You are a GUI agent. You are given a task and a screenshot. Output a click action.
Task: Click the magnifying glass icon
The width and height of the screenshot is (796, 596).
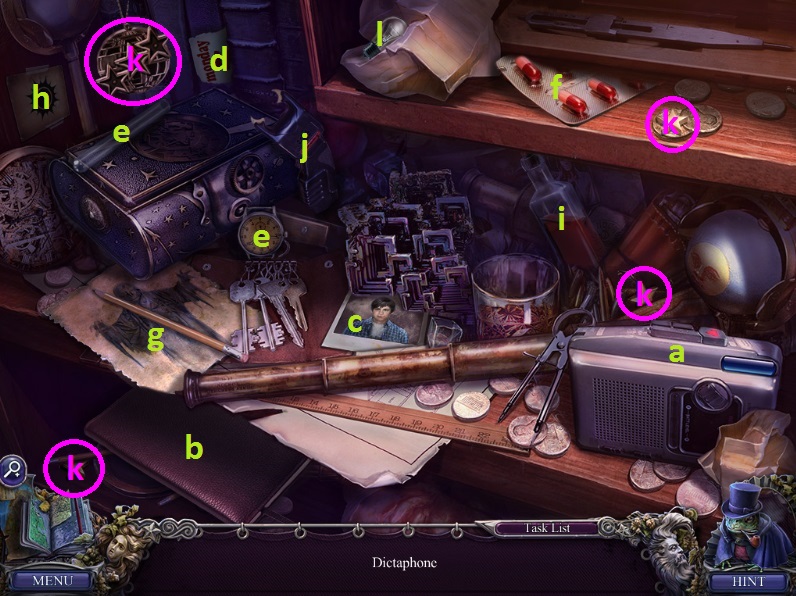pyautogui.click(x=14, y=468)
